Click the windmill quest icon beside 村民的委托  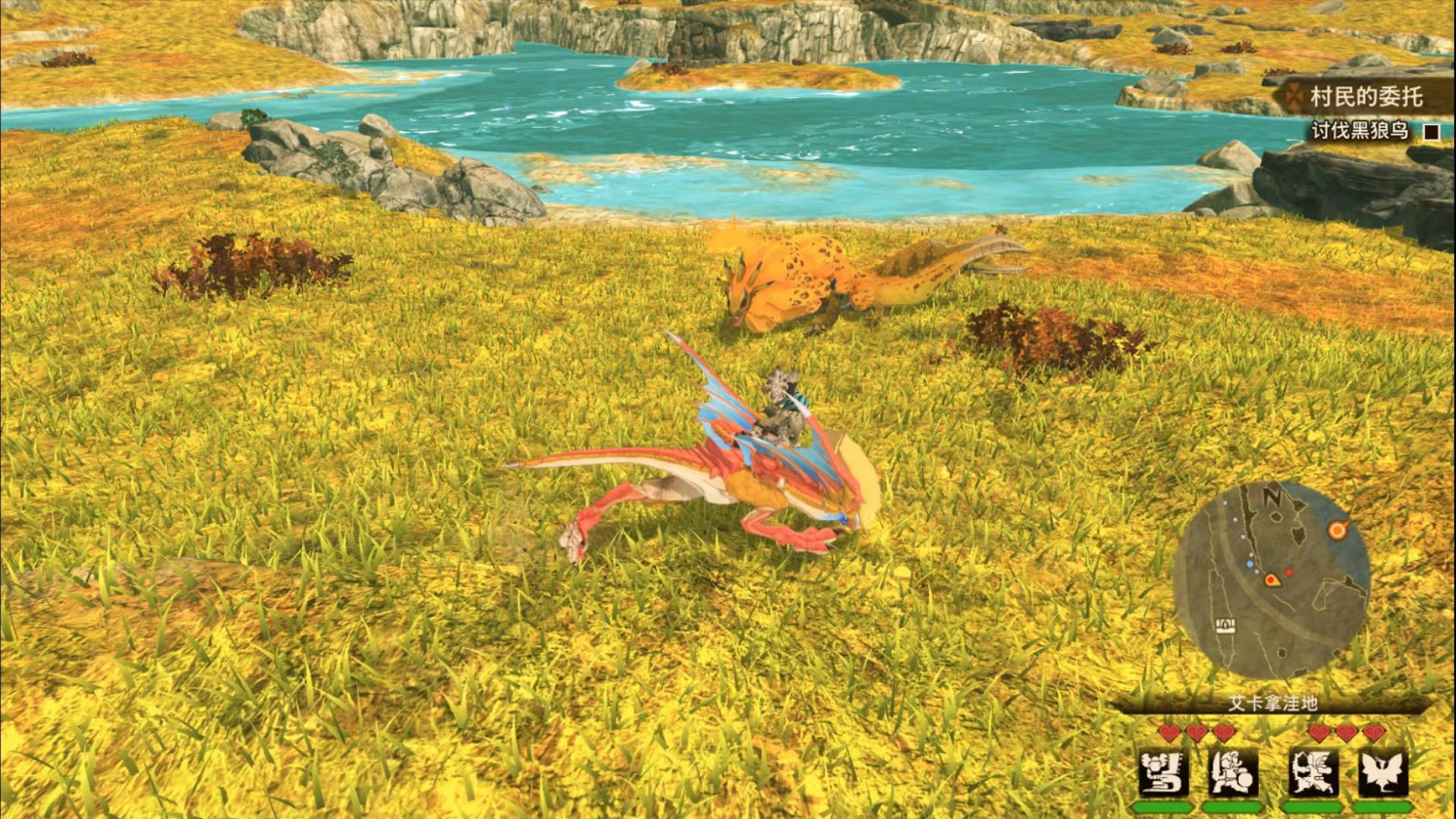(1294, 96)
